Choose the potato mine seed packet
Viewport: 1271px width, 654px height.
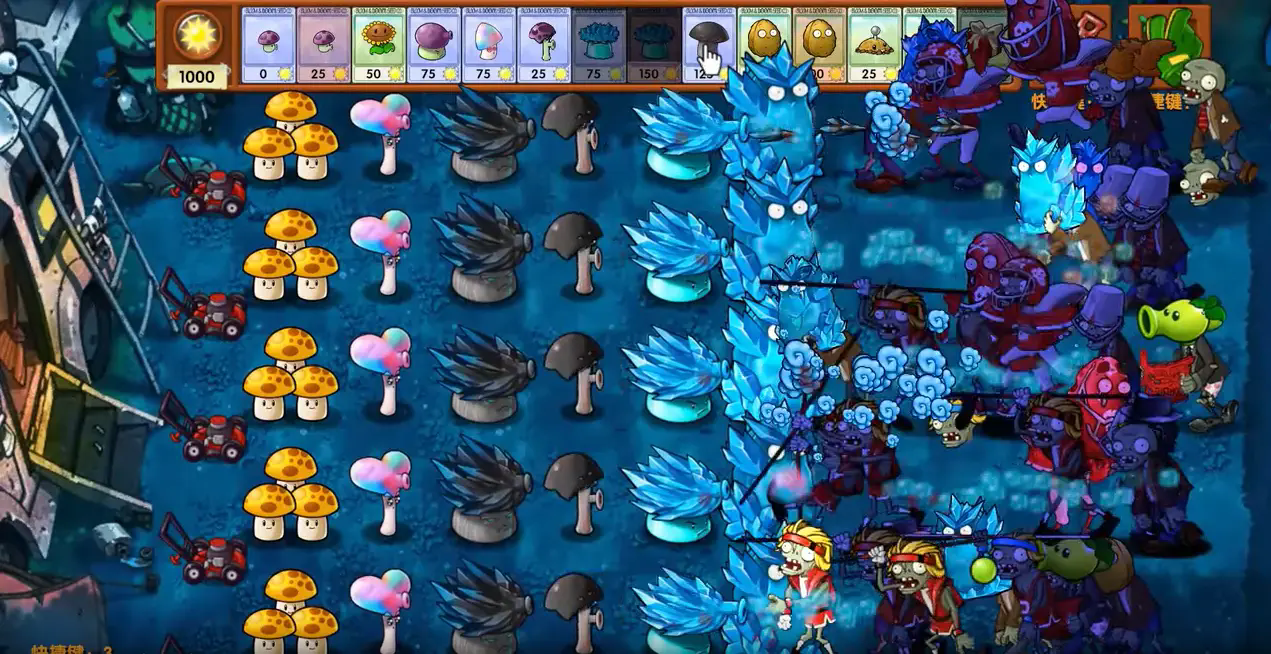(x=874, y=46)
